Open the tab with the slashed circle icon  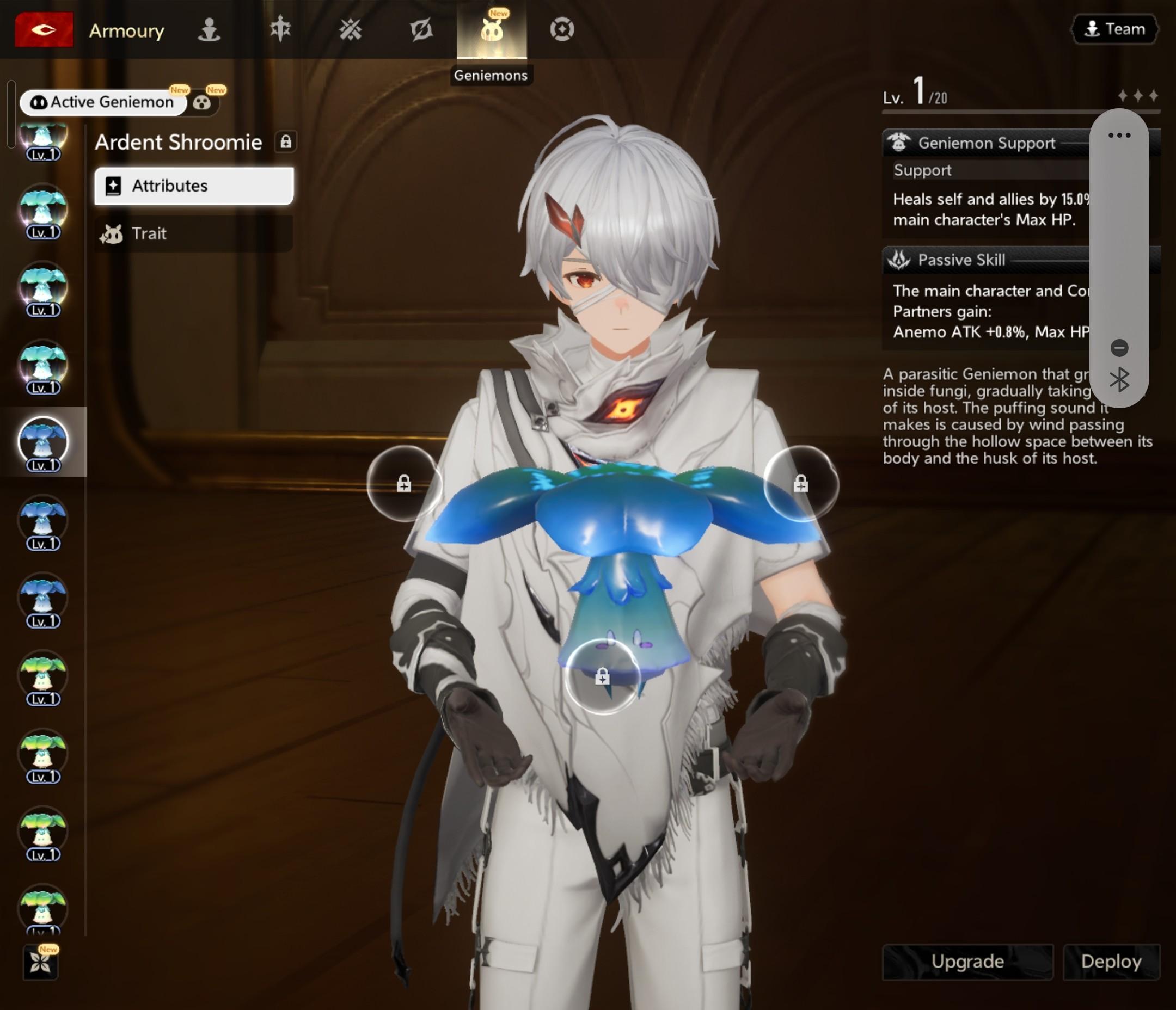point(421,29)
